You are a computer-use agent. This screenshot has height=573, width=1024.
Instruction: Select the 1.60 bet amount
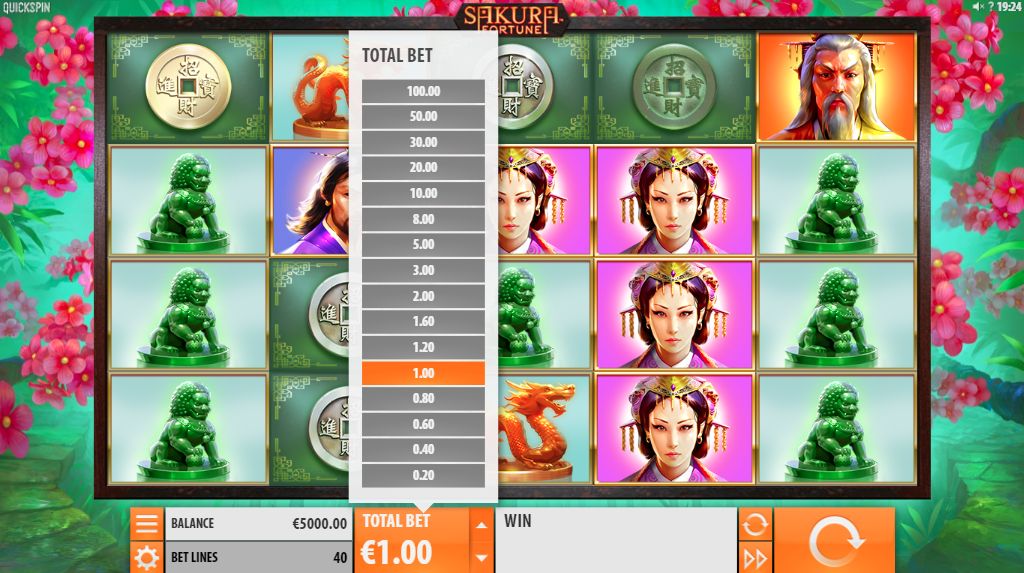point(423,322)
